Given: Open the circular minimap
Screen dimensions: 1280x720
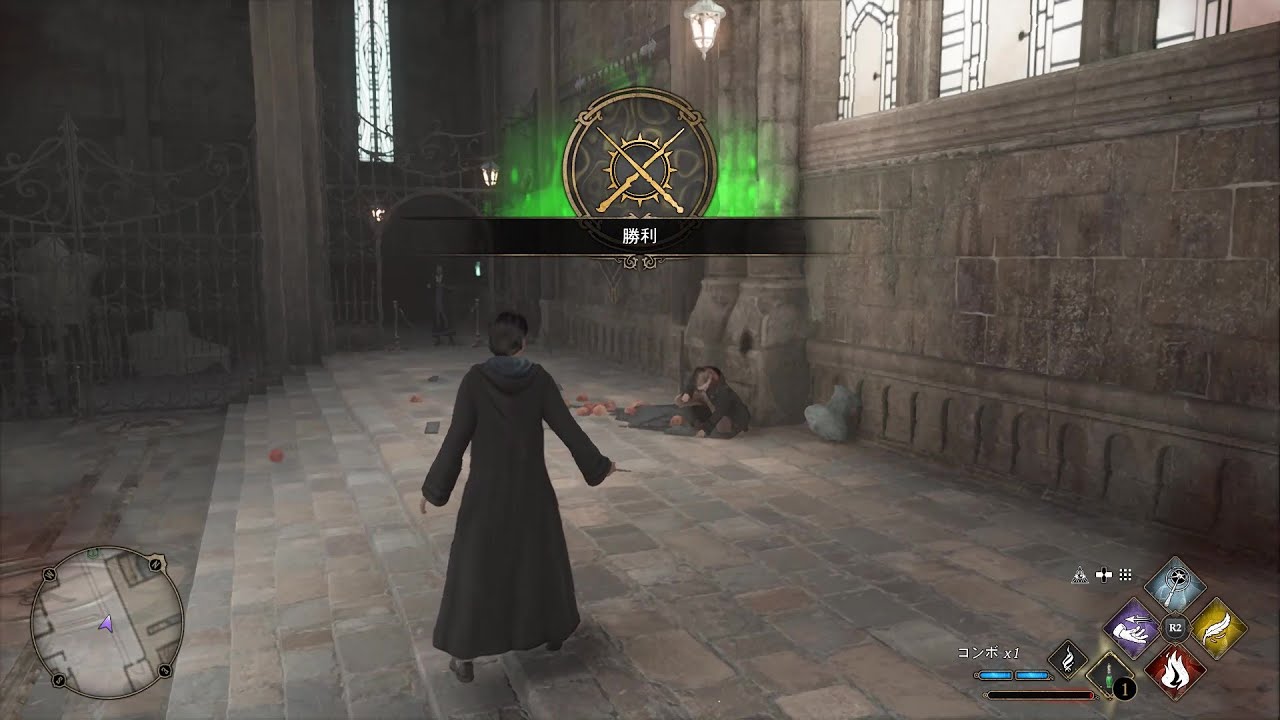Looking at the screenshot, I should click(x=107, y=621).
